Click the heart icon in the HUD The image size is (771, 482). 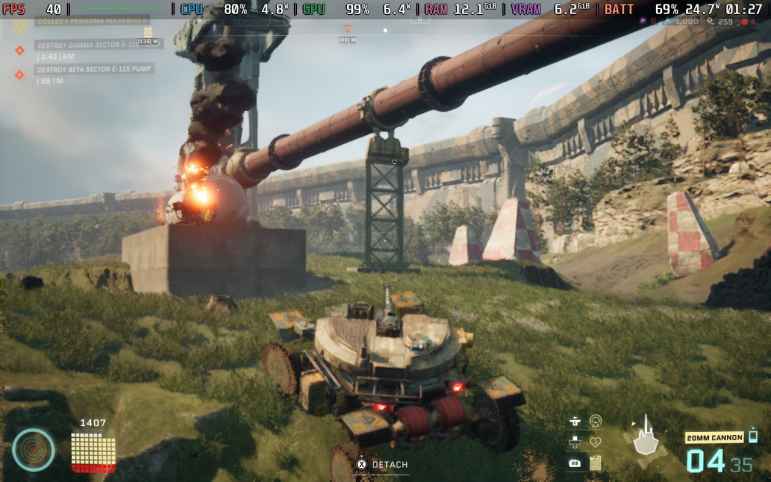[596, 442]
